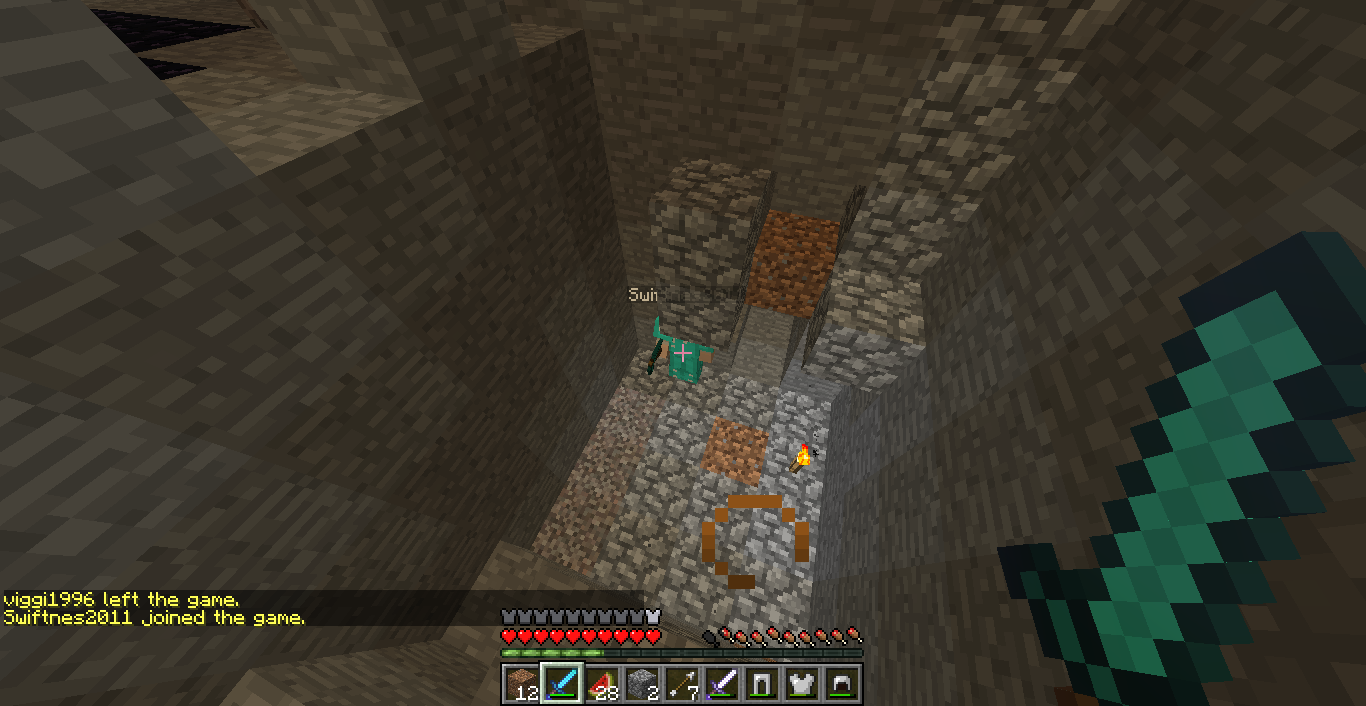Select the iron chestplate hotbar slot

point(802,684)
